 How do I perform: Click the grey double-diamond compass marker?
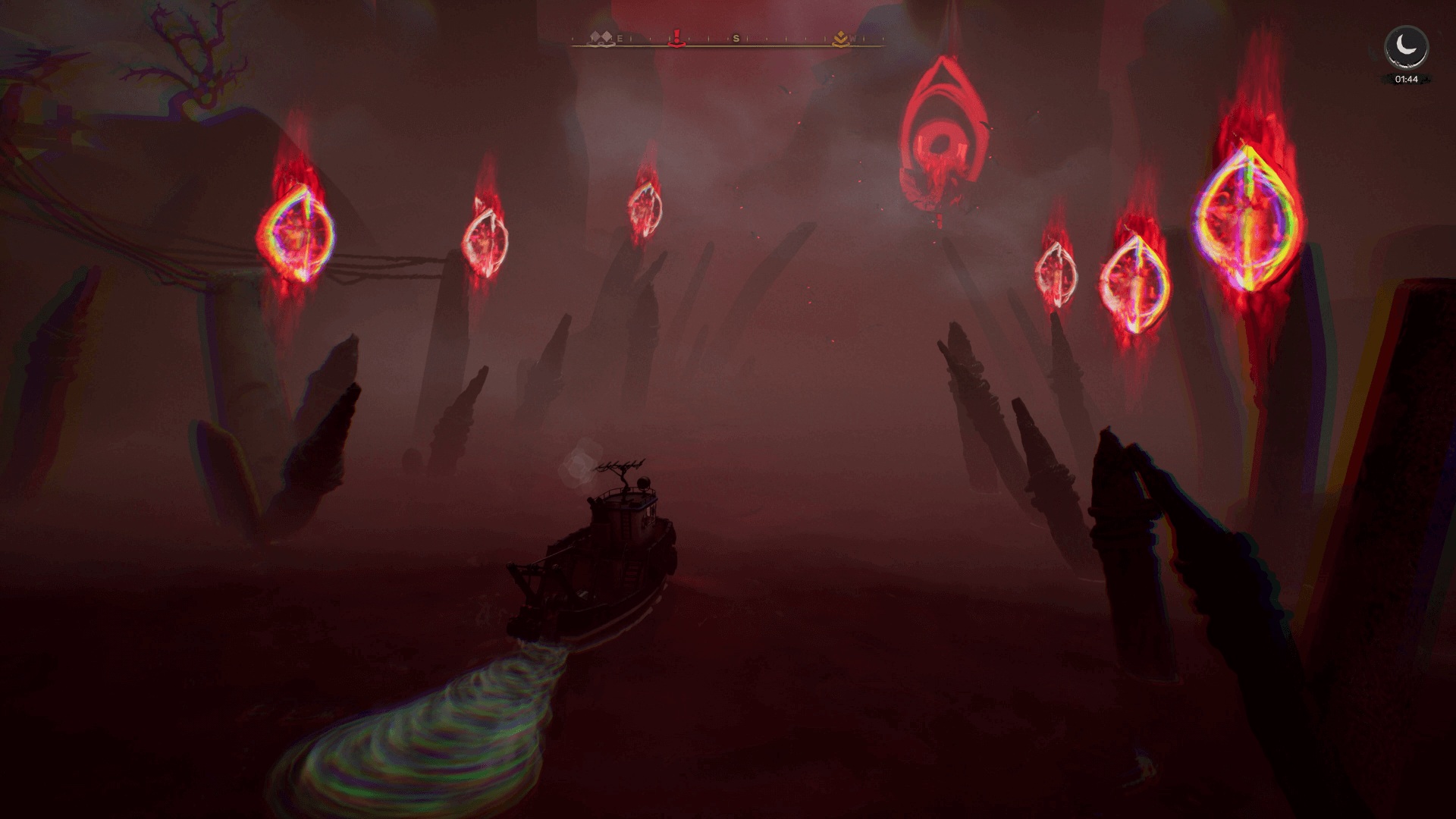tap(604, 39)
